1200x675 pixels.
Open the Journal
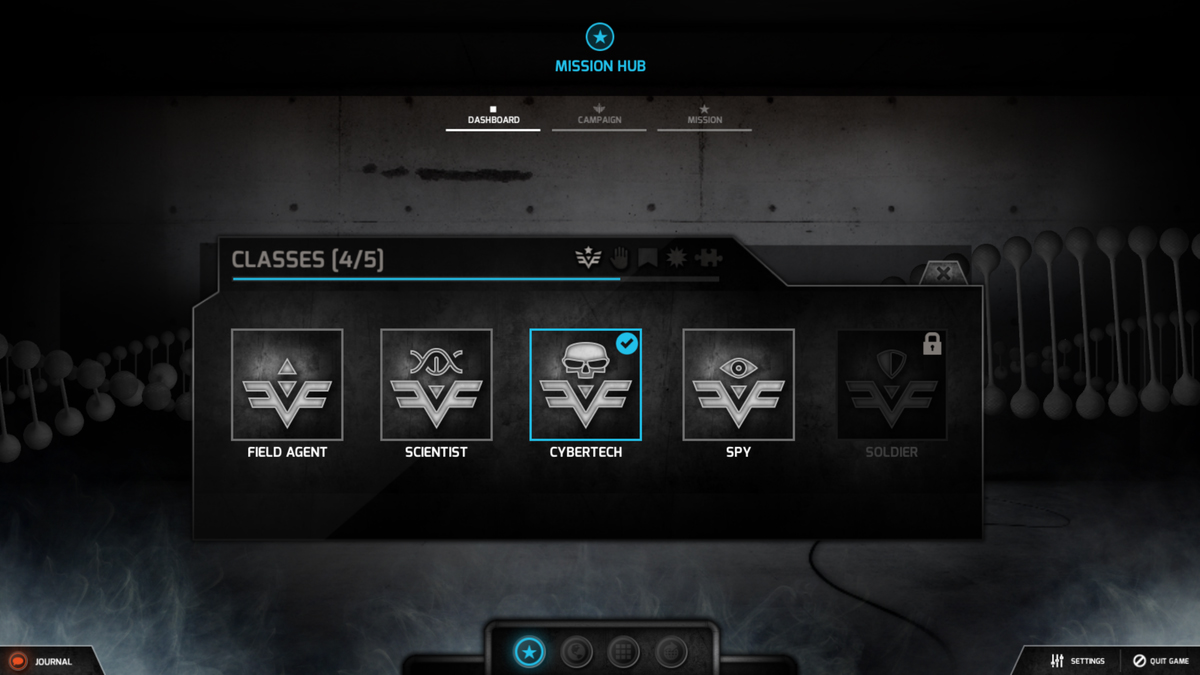42,661
